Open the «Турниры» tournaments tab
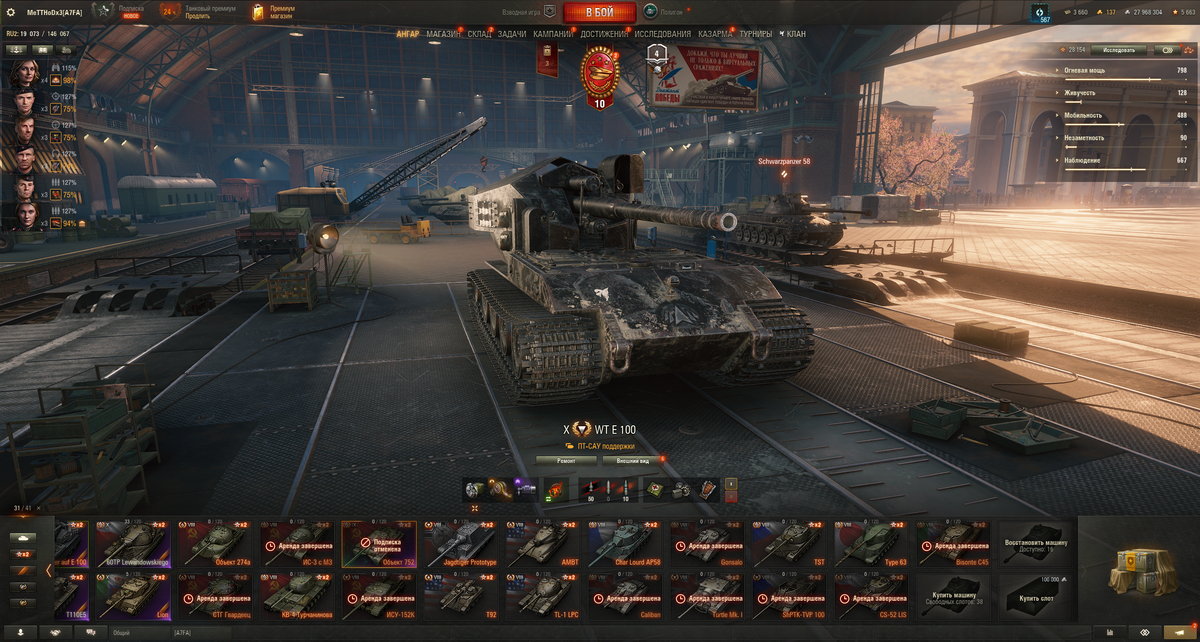 pyautogui.click(x=756, y=34)
